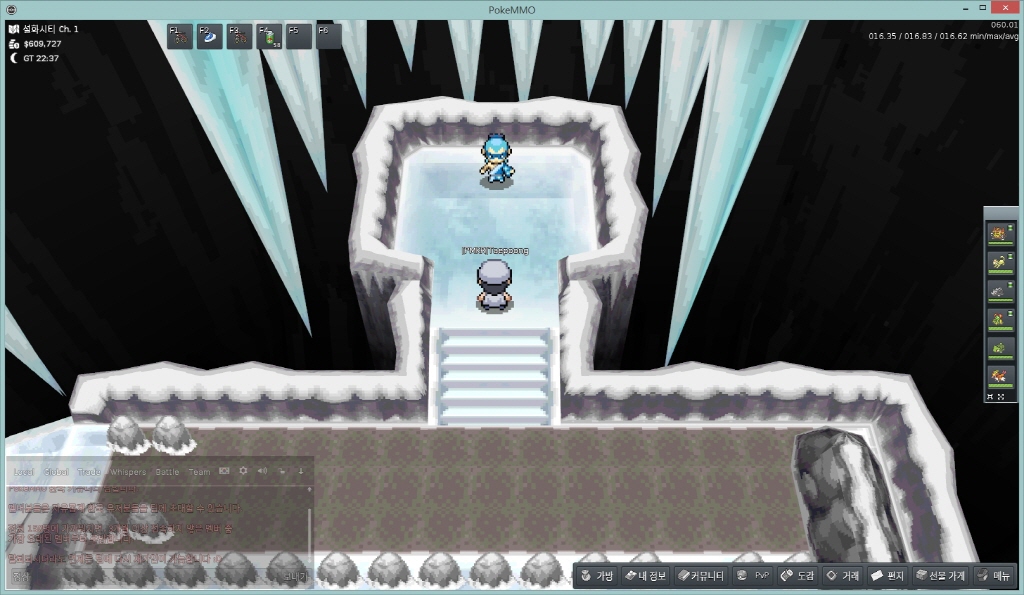Use the green spray can in F4 slot

point(269,37)
